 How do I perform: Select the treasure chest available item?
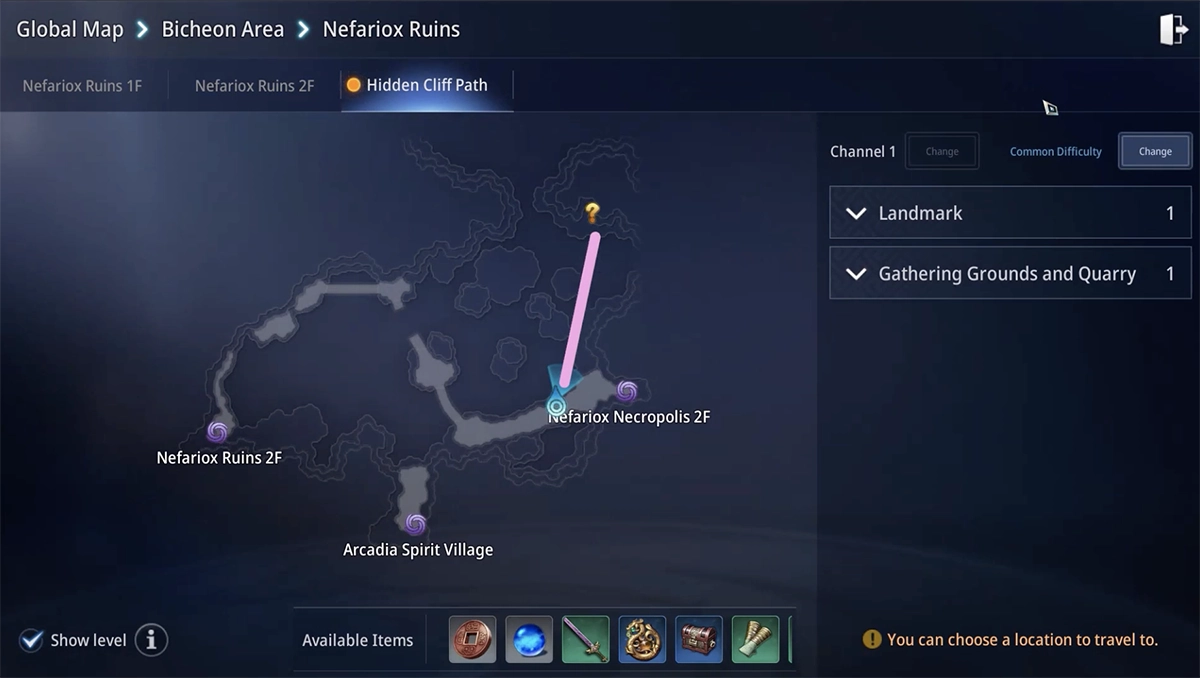[x=699, y=640]
